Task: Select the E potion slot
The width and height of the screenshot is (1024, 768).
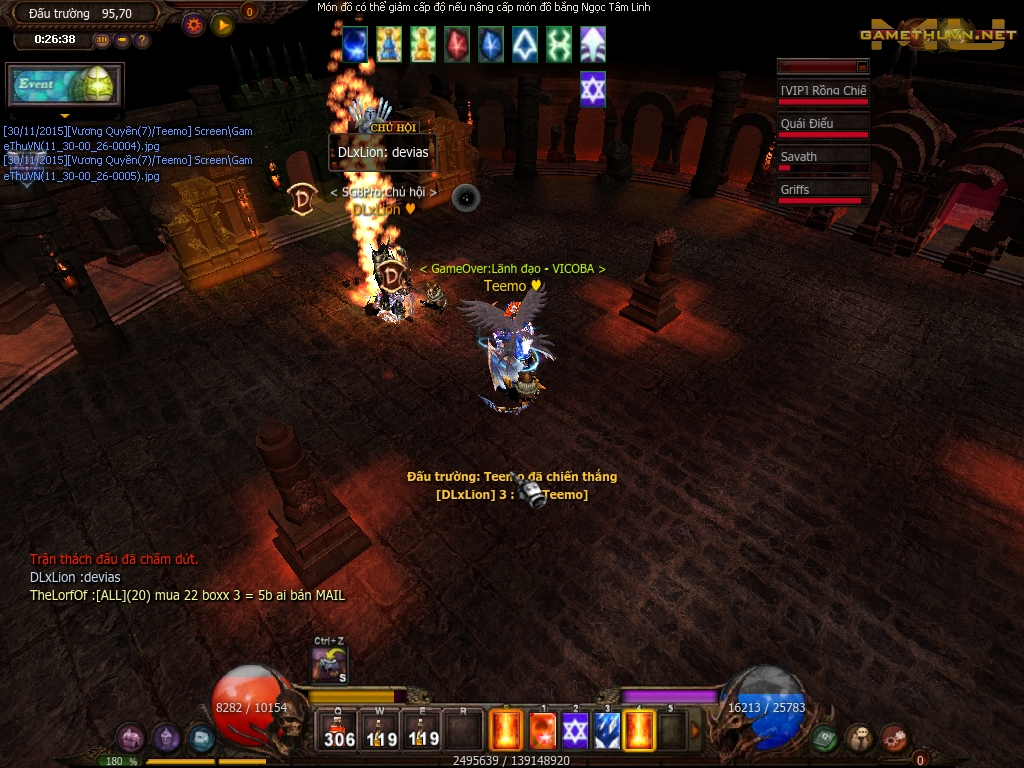Action: click(x=421, y=730)
